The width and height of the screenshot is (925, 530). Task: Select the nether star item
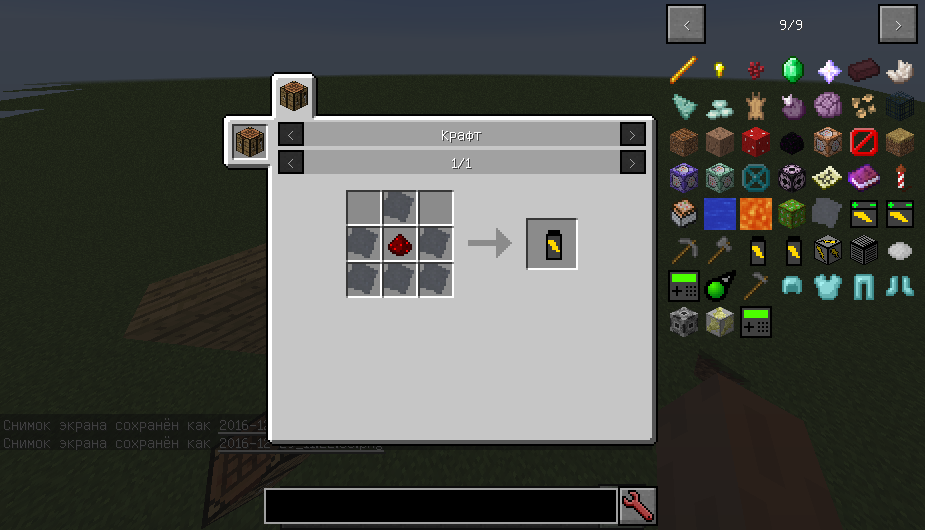(x=828, y=70)
